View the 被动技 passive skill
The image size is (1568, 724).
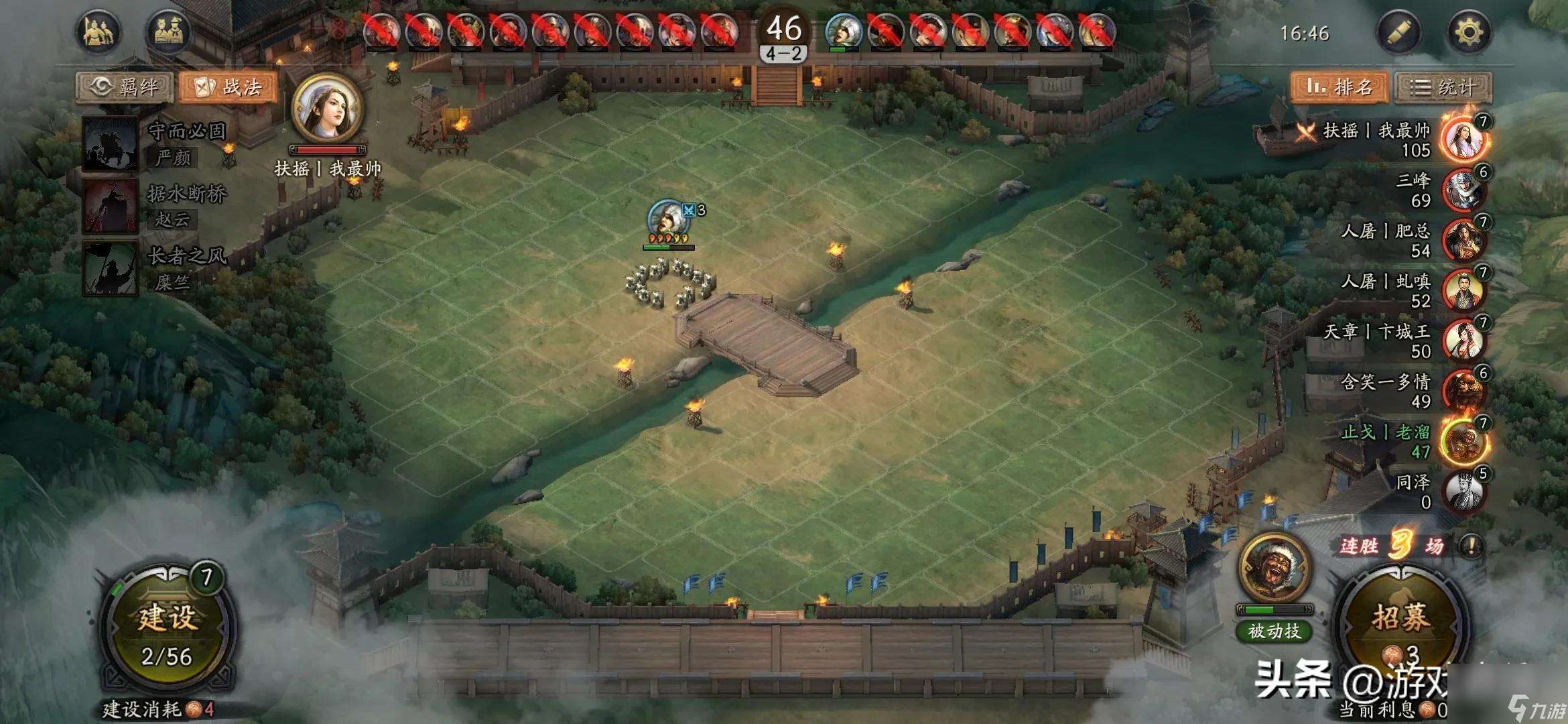1274,631
